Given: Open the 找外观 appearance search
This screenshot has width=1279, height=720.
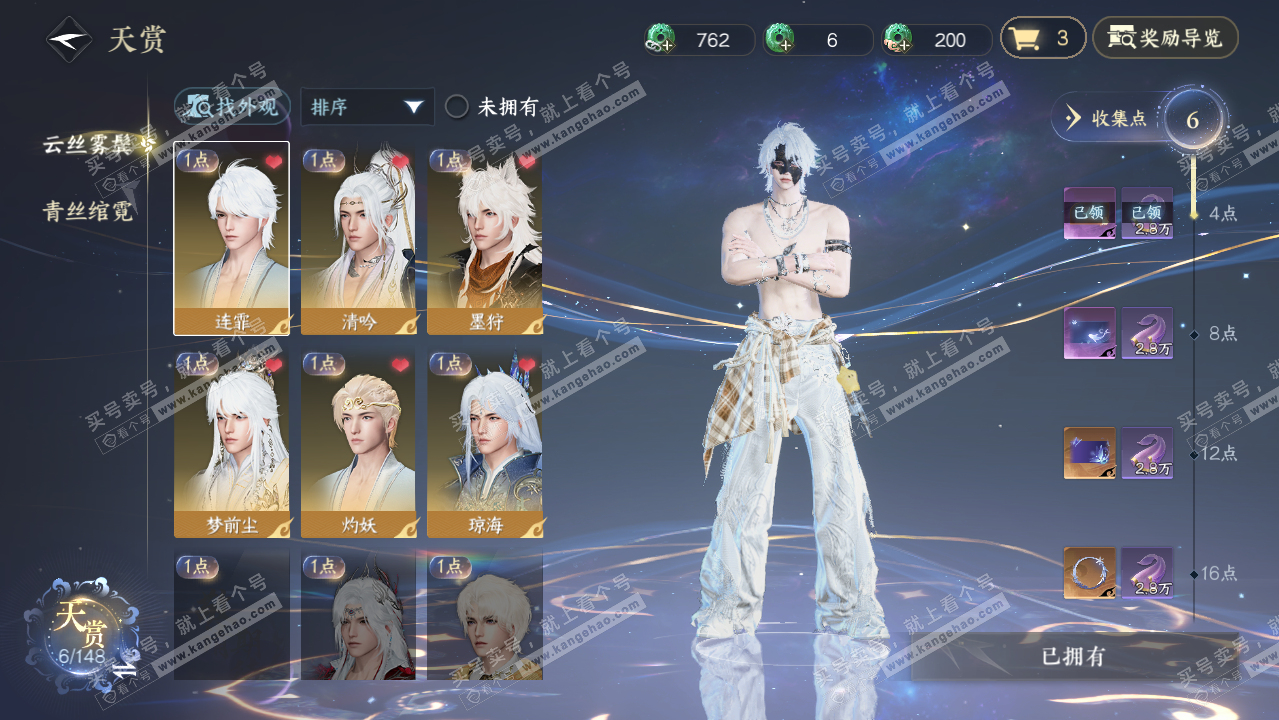Looking at the screenshot, I should pos(233,106).
